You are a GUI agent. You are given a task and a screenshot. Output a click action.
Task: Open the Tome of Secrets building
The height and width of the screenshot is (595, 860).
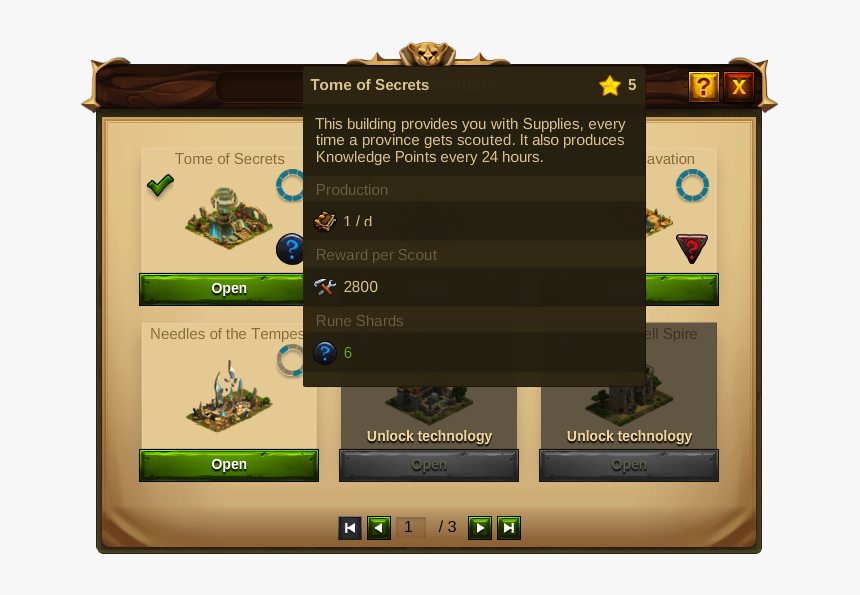point(228,289)
